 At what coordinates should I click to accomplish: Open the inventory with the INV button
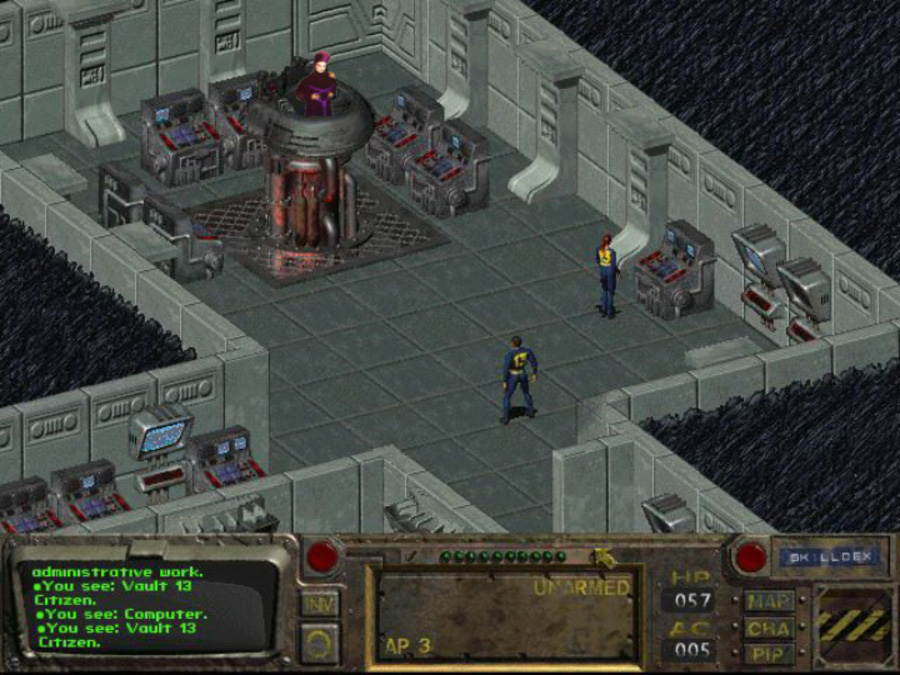click(320, 603)
